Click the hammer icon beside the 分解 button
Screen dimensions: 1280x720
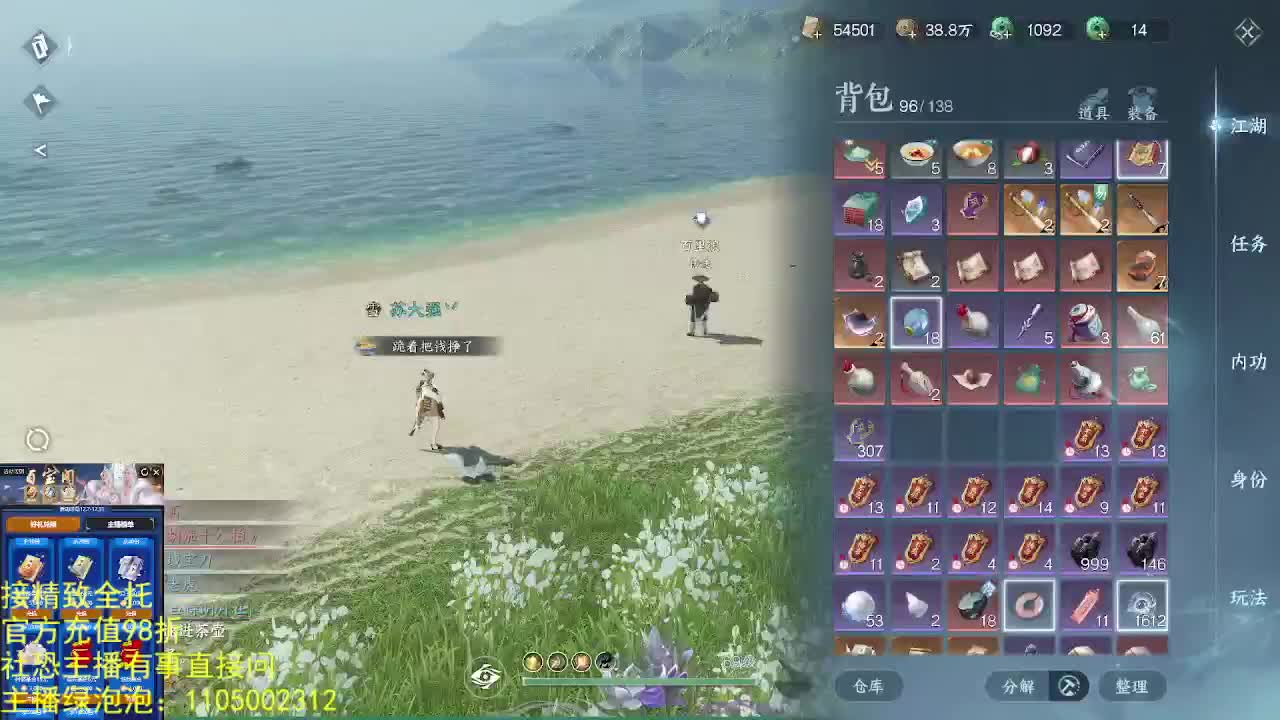pyautogui.click(x=1068, y=687)
